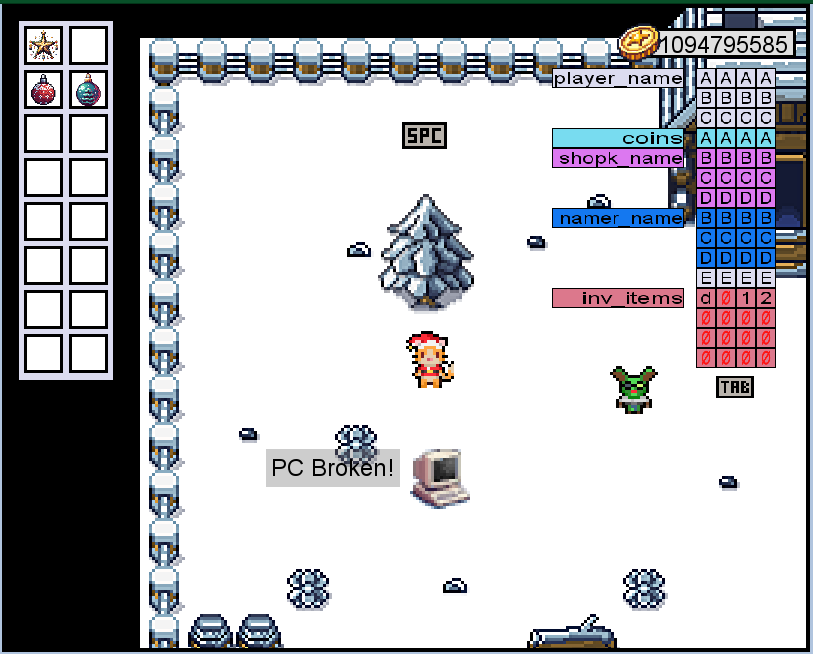The width and height of the screenshot is (813, 654).
Task: Choose the teal tree ornament slot
Action: pyautogui.click(x=88, y=90)
